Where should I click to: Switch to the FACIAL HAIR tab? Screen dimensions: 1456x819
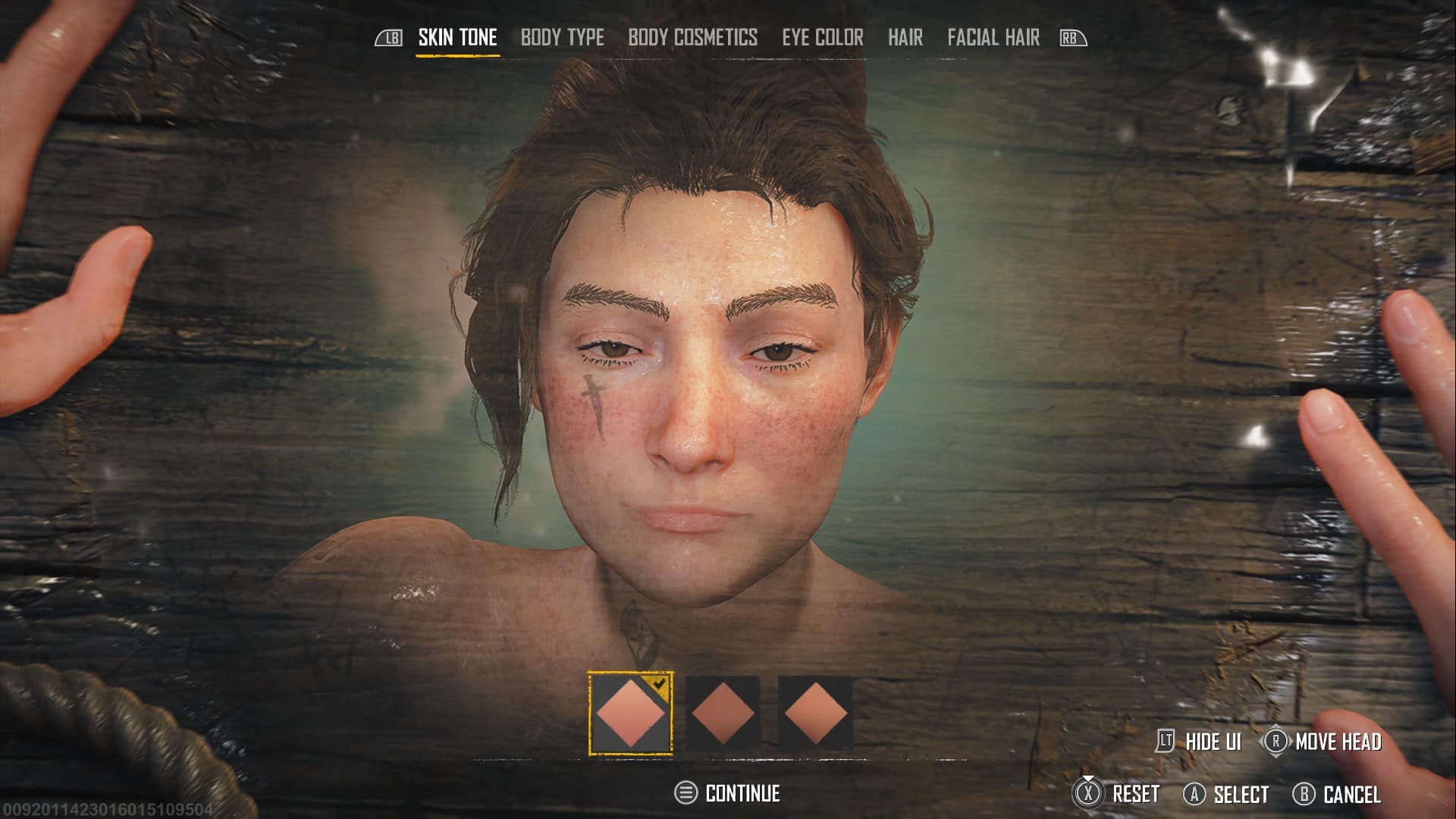pyautogui.click(x=992, y=38)
